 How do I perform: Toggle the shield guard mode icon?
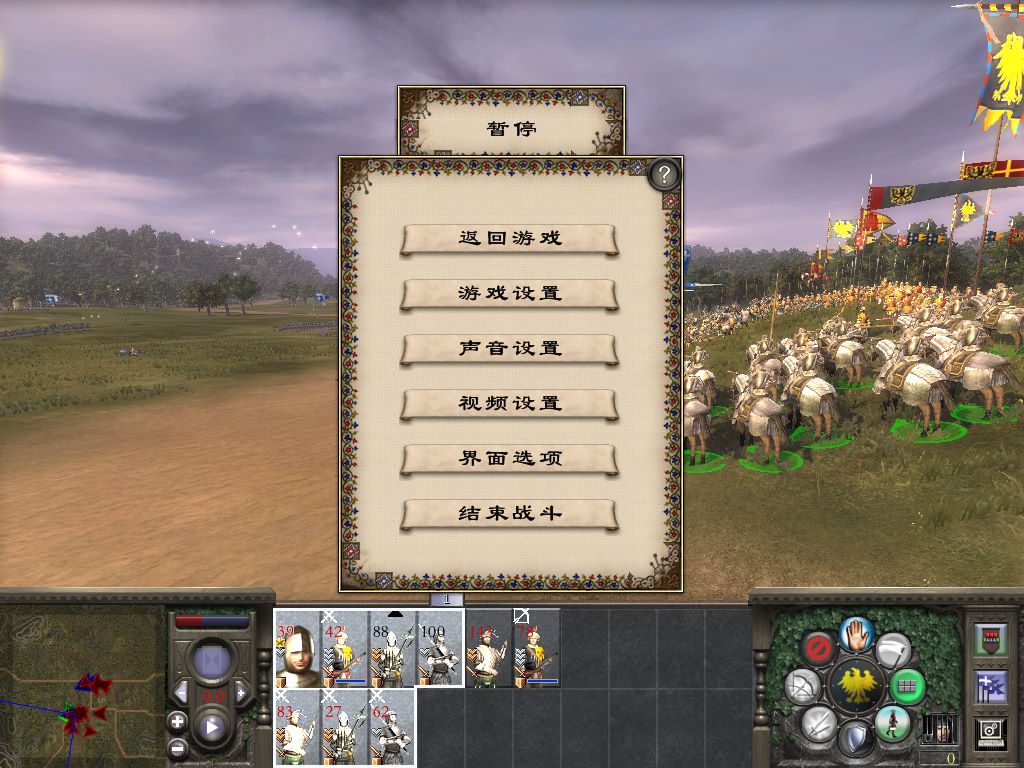(x=853, y=741)
